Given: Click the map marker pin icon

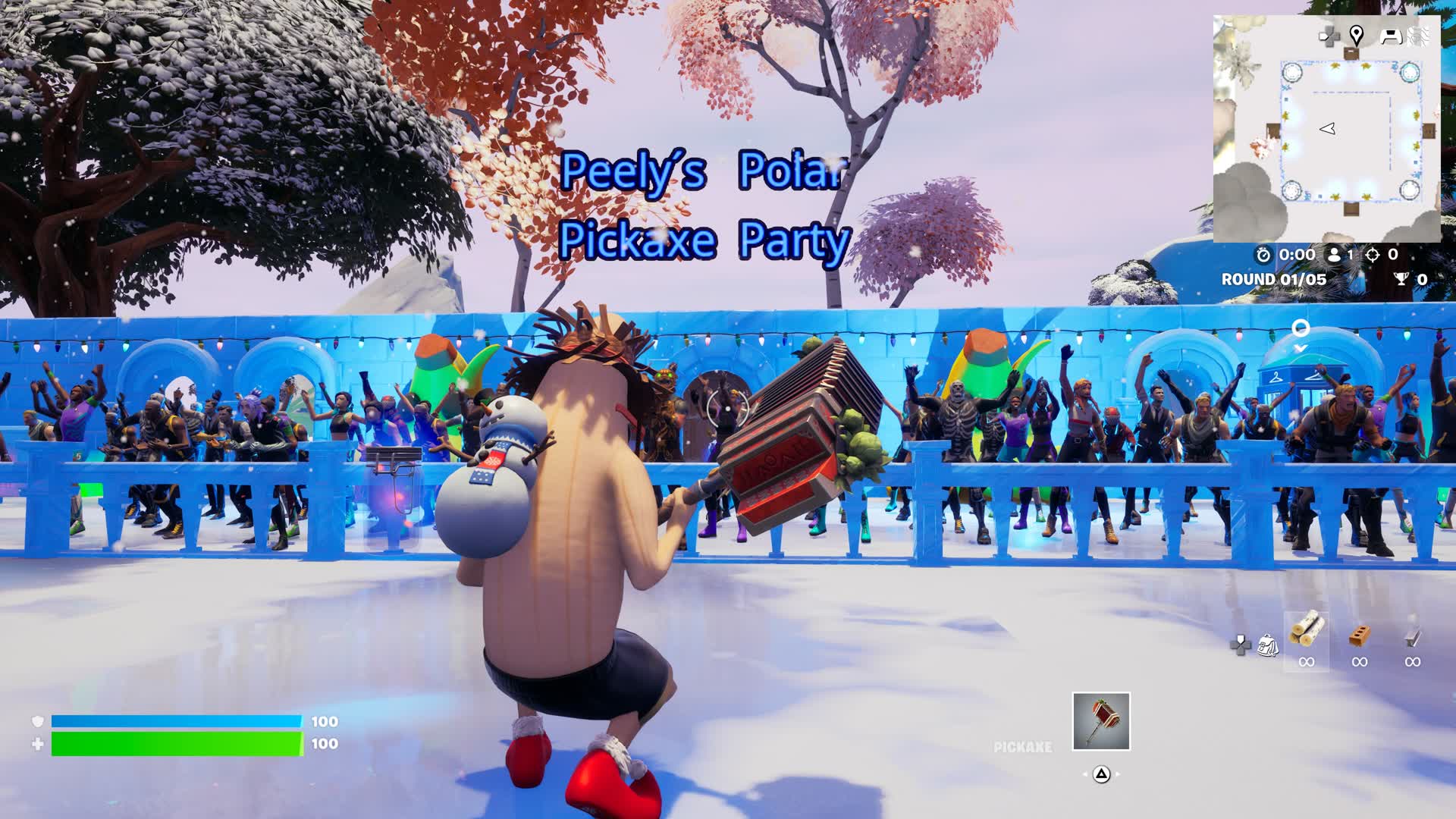Looking at the screenshot, I should (x=1357, y=35).
